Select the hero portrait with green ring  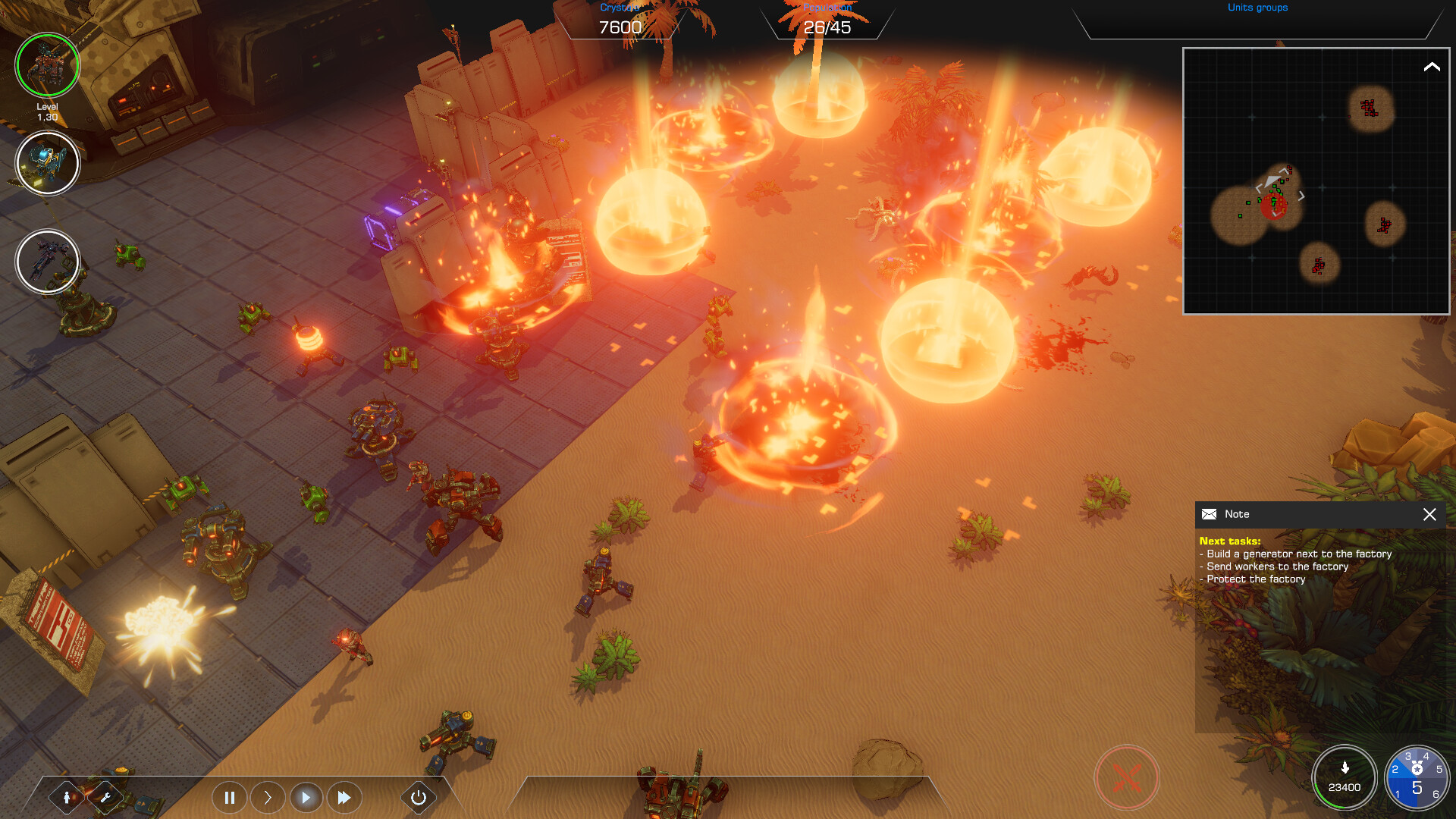pyautogui.click(x=47, y=66)
